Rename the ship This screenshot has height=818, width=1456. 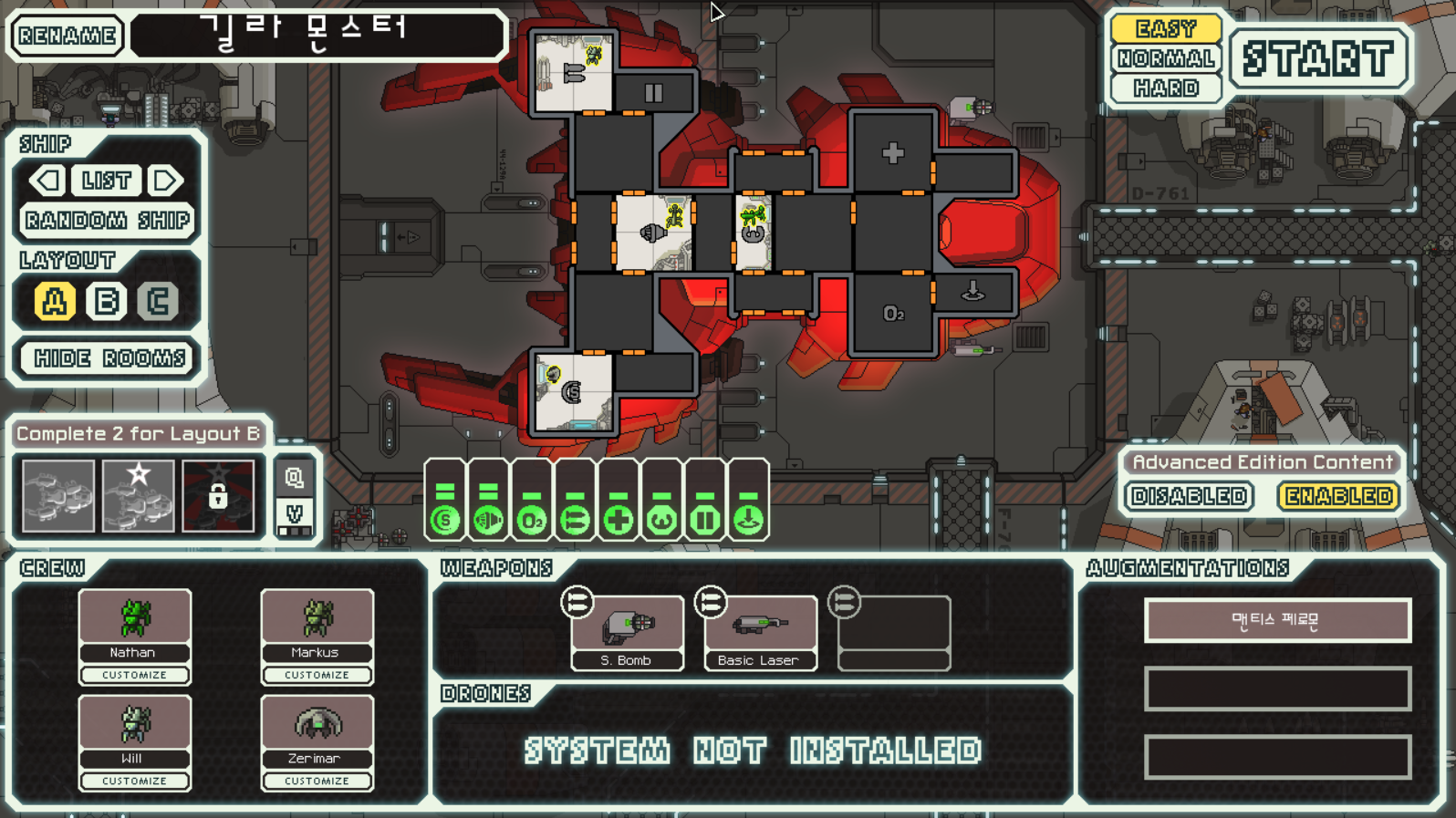(67, 36)
